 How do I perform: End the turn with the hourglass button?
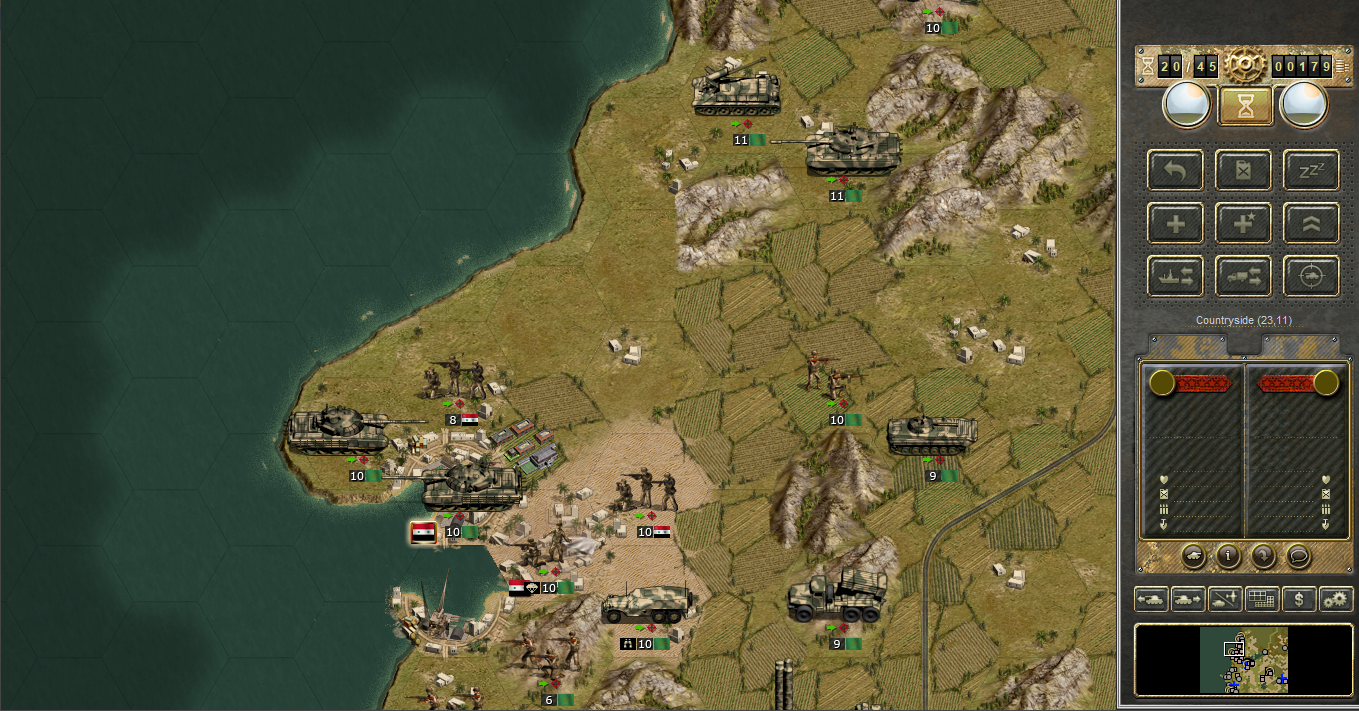[x=1245, y=106]
